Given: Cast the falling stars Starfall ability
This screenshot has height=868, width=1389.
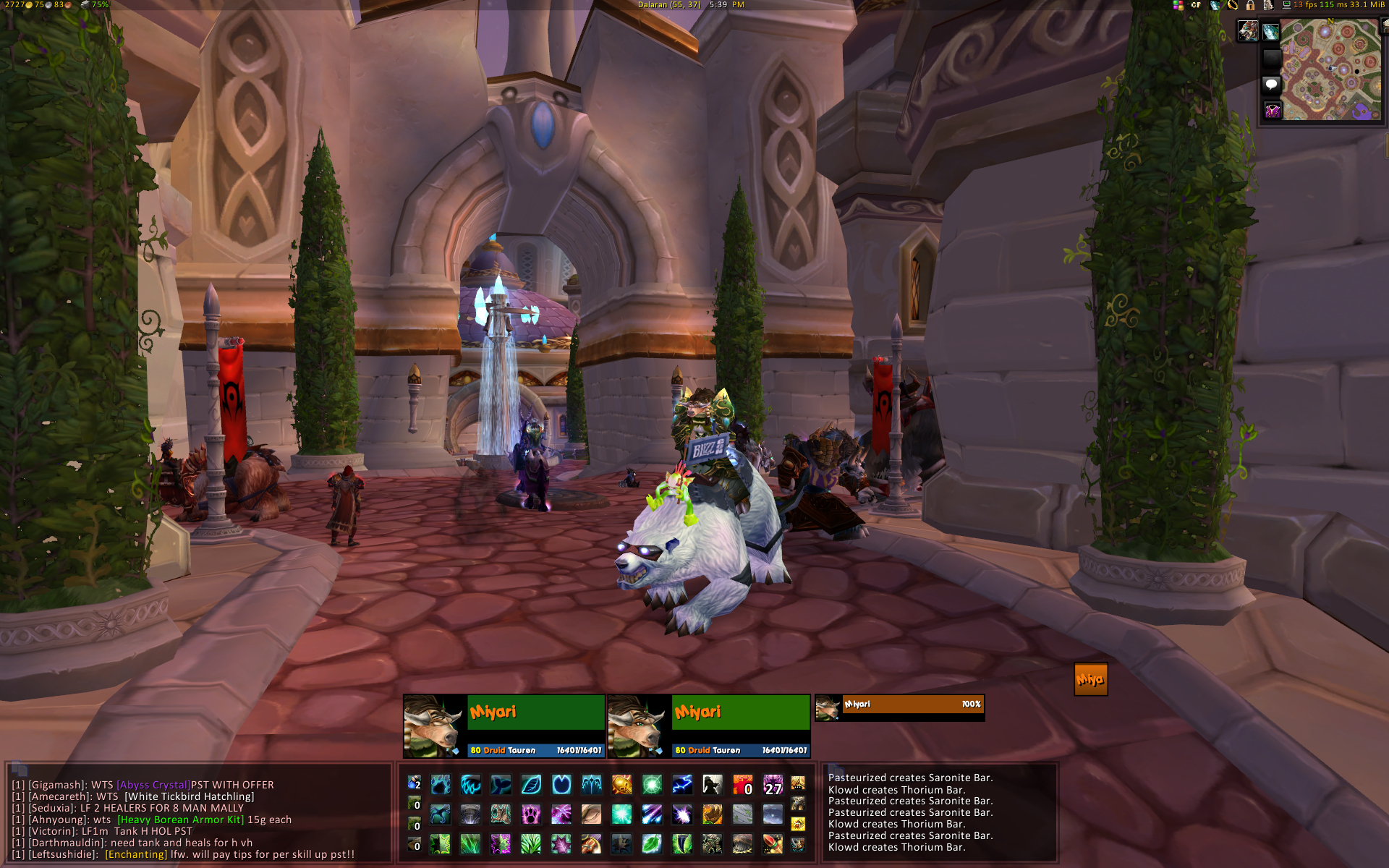Looking at the screenshot, I should 652,814.
